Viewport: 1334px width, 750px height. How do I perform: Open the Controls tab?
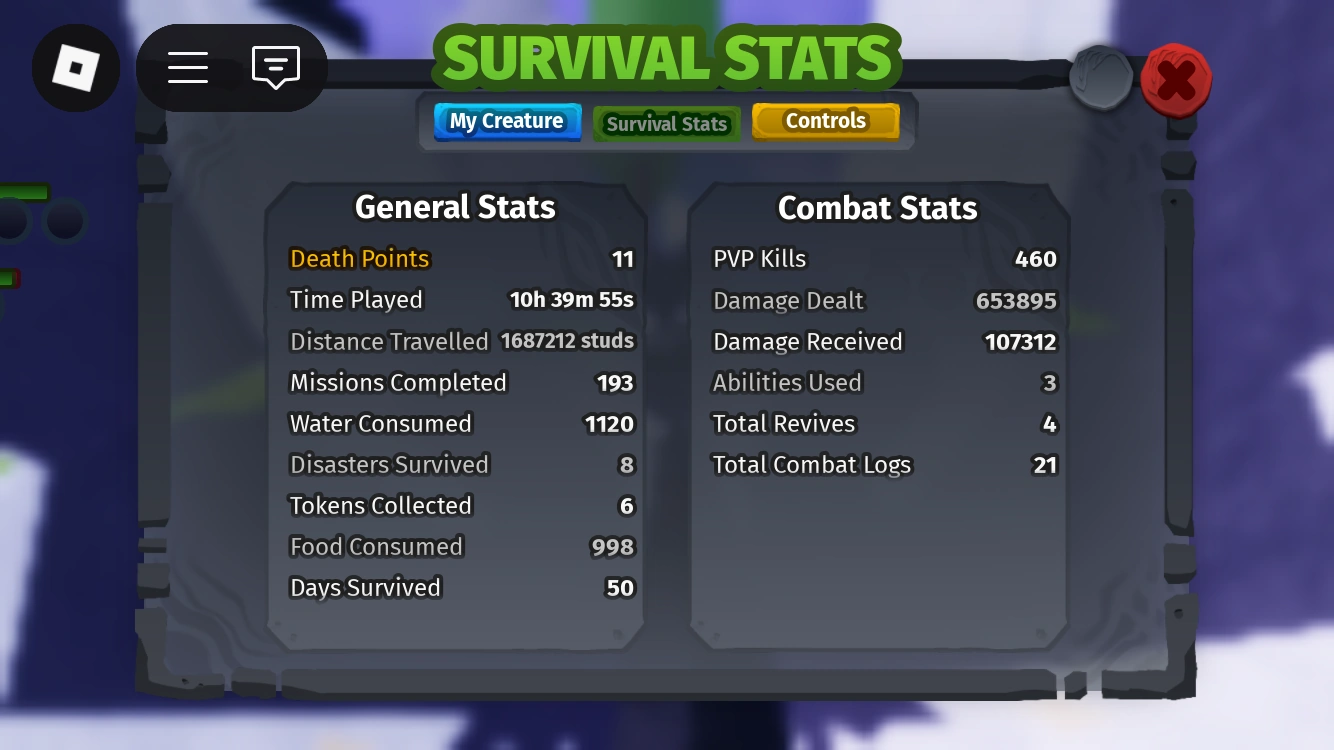point(826,120)
